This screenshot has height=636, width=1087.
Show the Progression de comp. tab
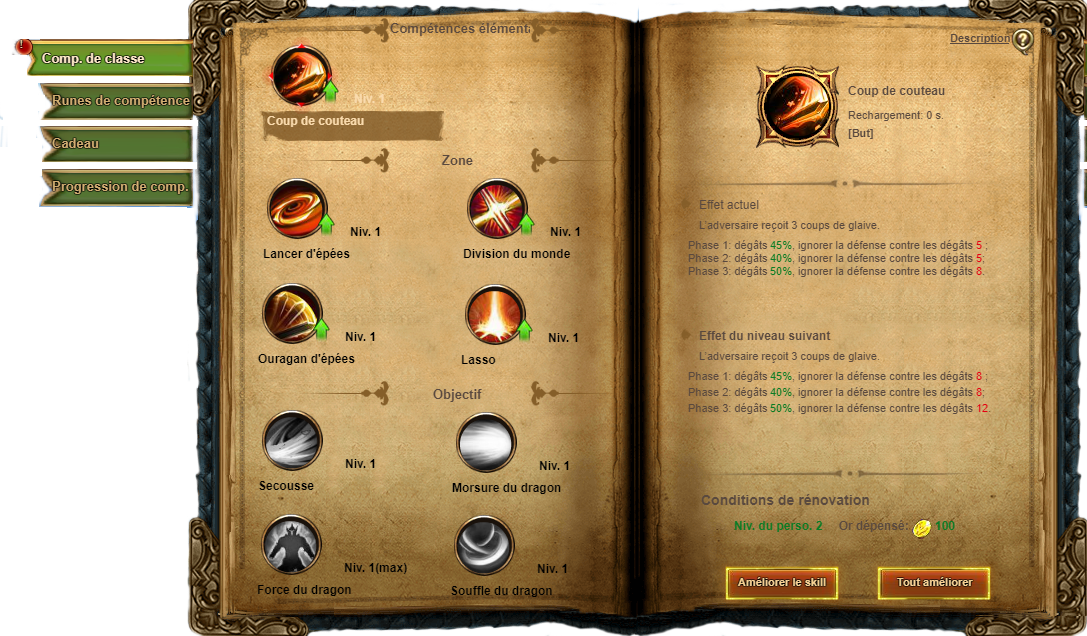[118, 187]
